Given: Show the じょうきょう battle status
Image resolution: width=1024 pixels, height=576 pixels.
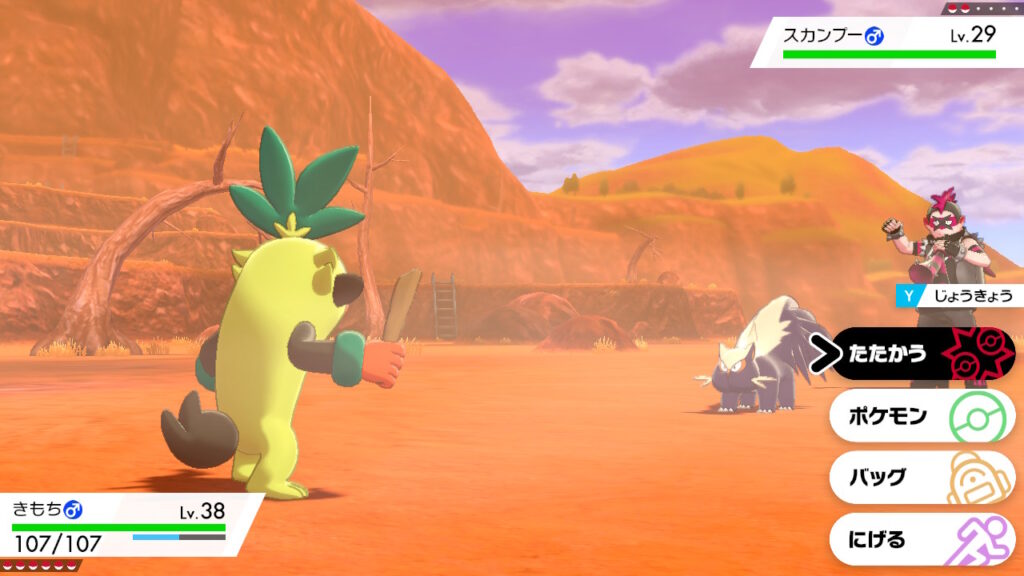Looking at the screenshot, I should point(960,295).
